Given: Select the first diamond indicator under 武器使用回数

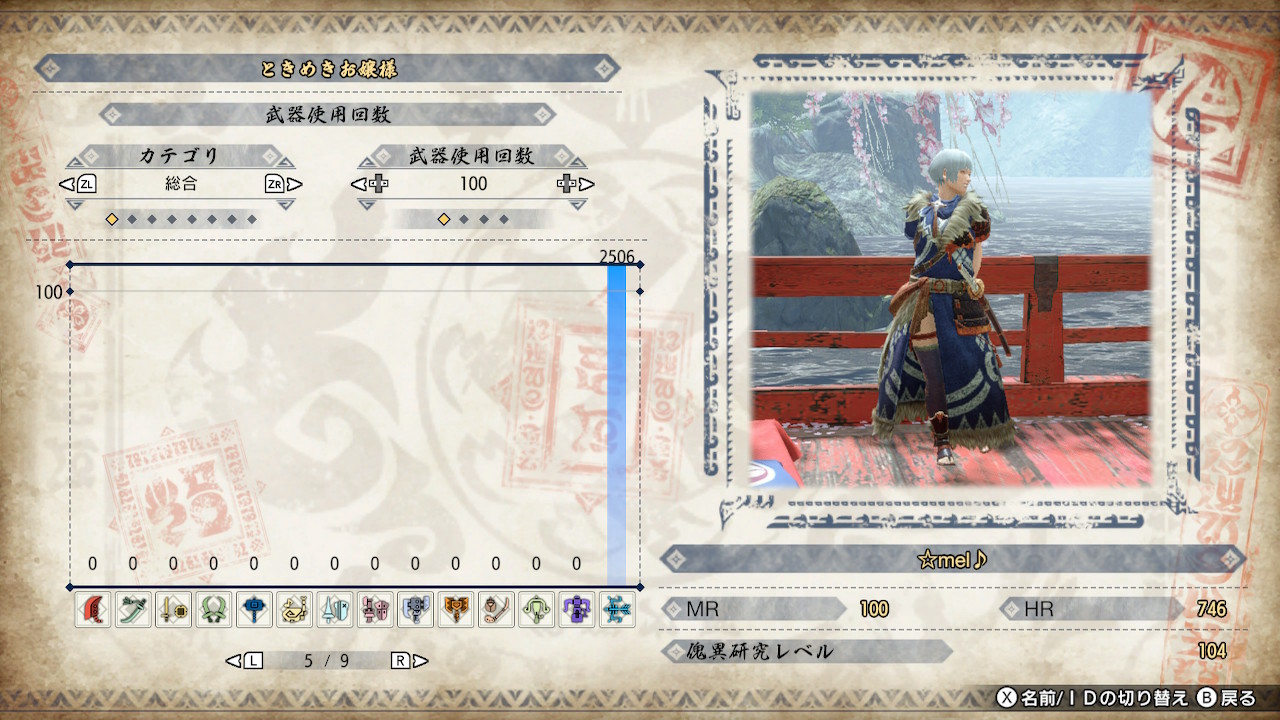Looking at the screenshot, I should point(442,218).
